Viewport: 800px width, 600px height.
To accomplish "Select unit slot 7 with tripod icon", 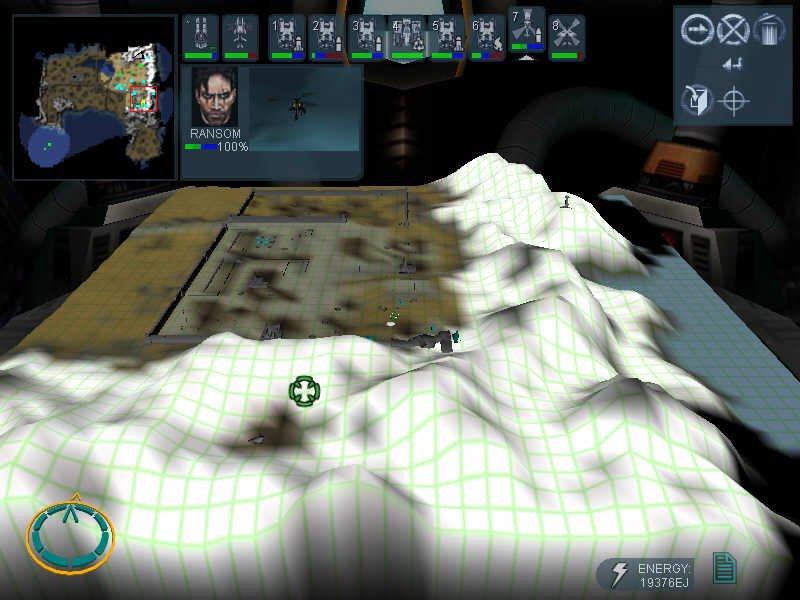I will coord(526,30).
